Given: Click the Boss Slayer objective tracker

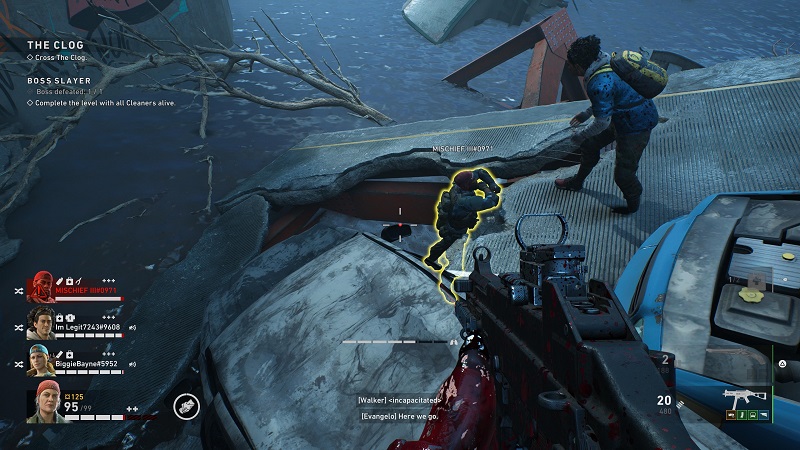Looking at the screenshot, I should [61, 81].
